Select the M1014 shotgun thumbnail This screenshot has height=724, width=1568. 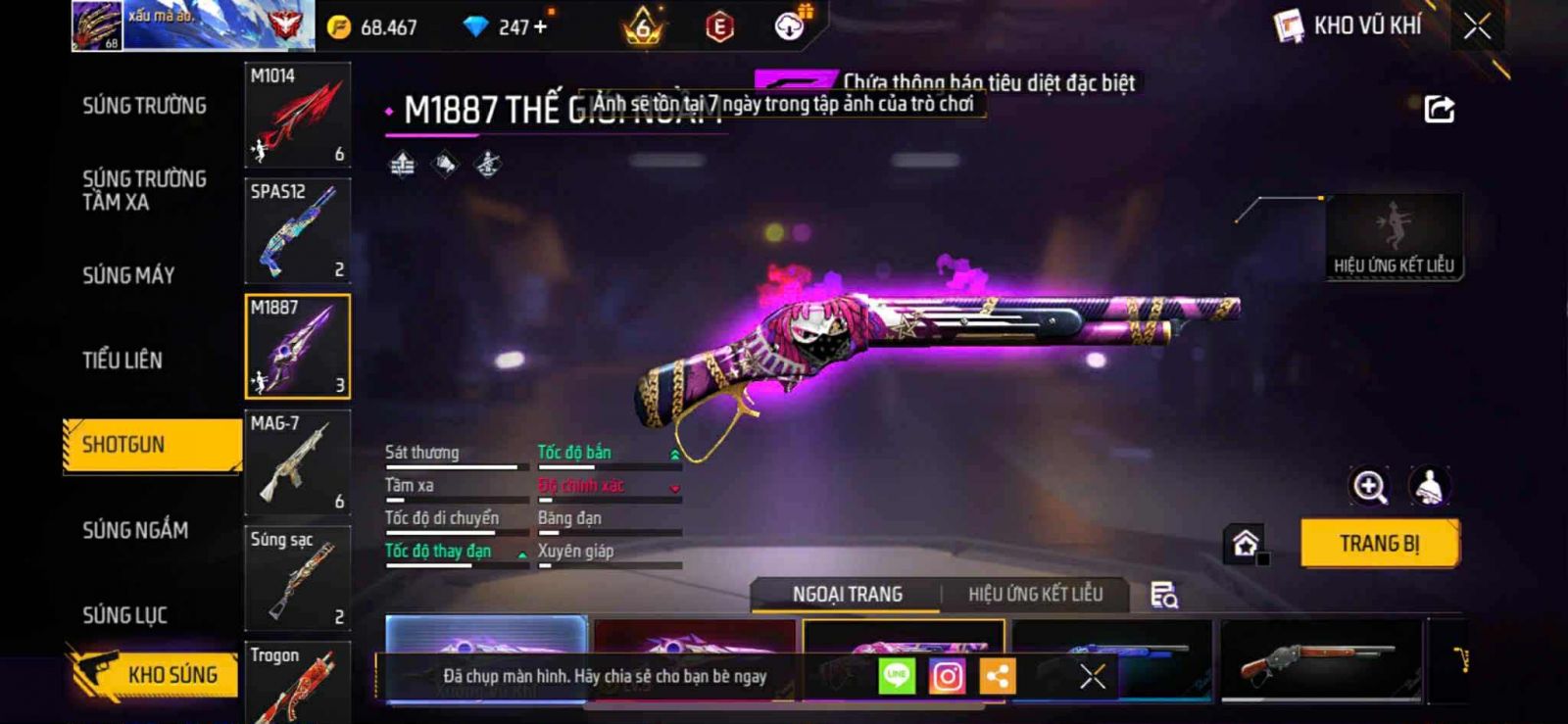(x=297, y=115)
